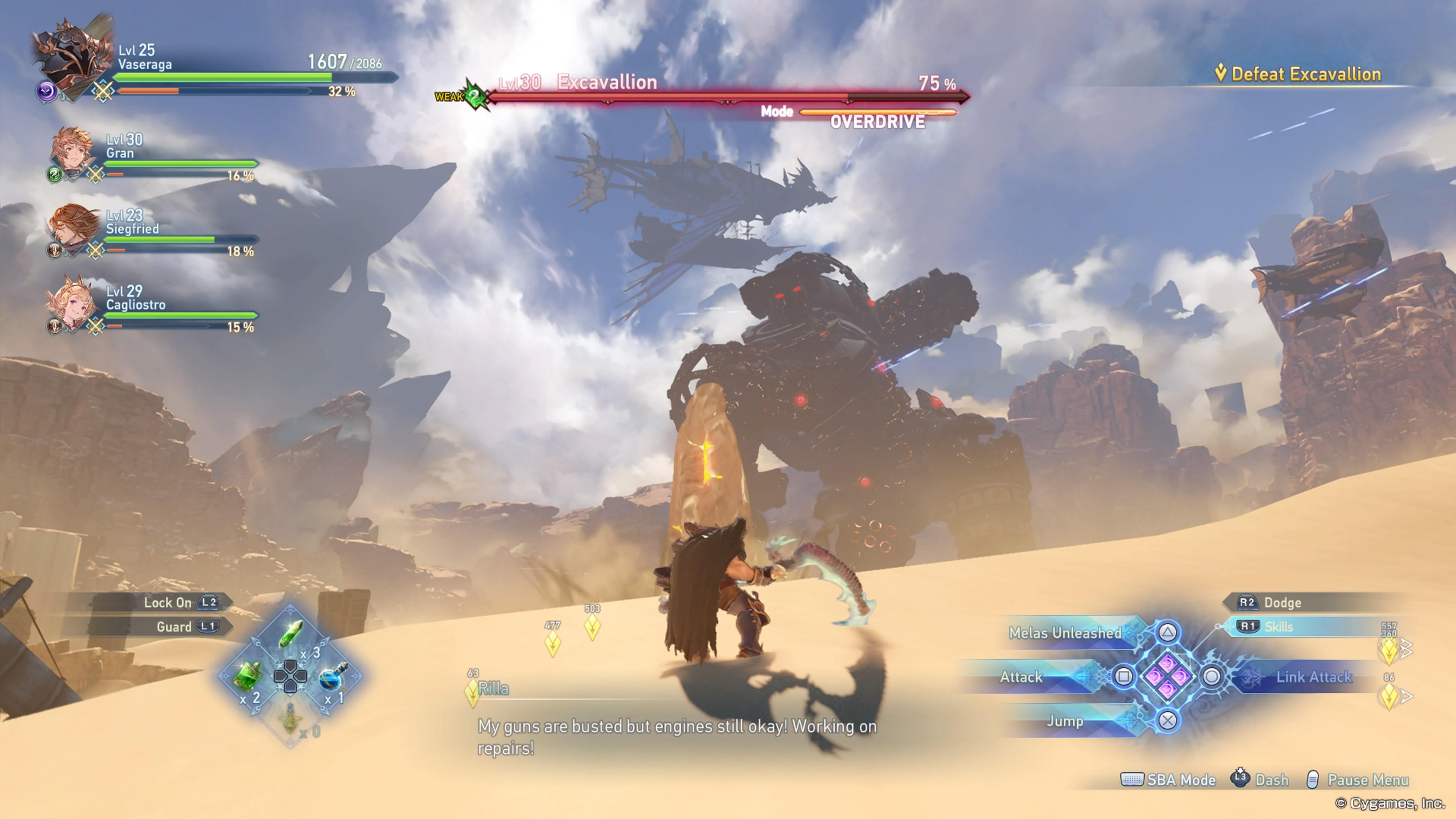Screen dimensions: 1456x819
Task: Select the depleted yellow potion slot
Action: point(290,719)
